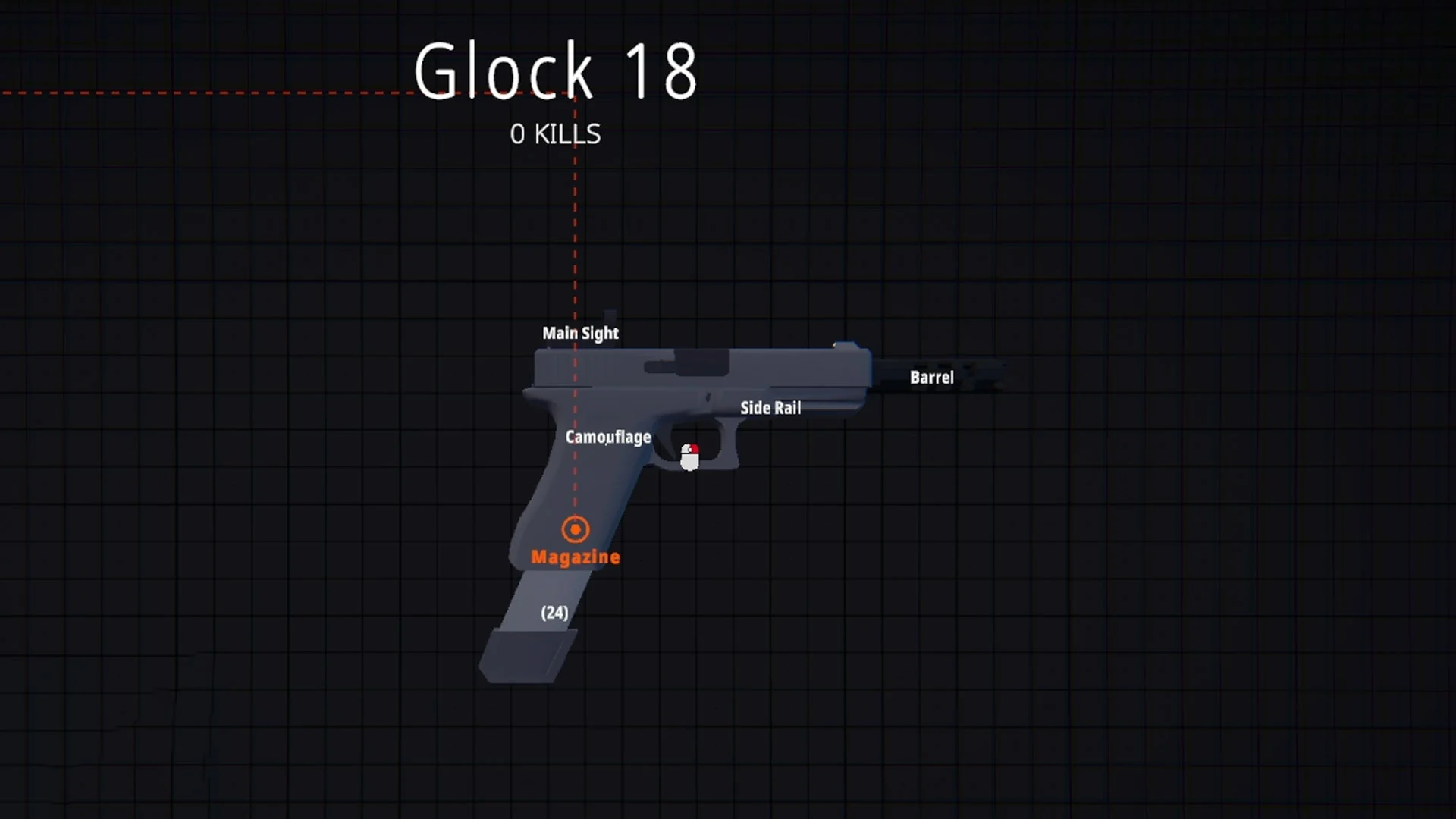
Task: Click the orange Magazine text label
Action: [576, 556]
